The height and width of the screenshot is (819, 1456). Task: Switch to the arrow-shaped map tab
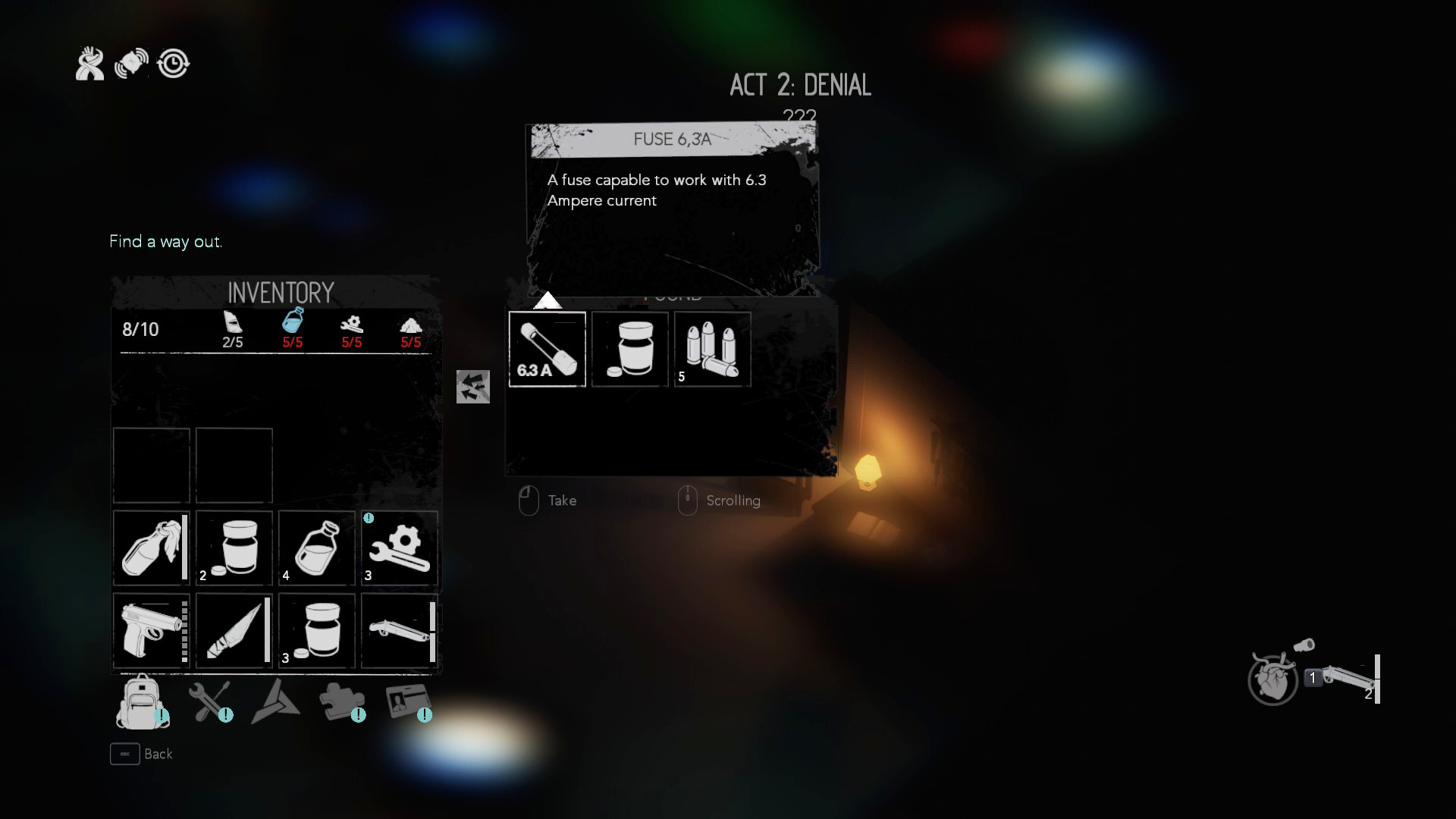click(278, 702)
